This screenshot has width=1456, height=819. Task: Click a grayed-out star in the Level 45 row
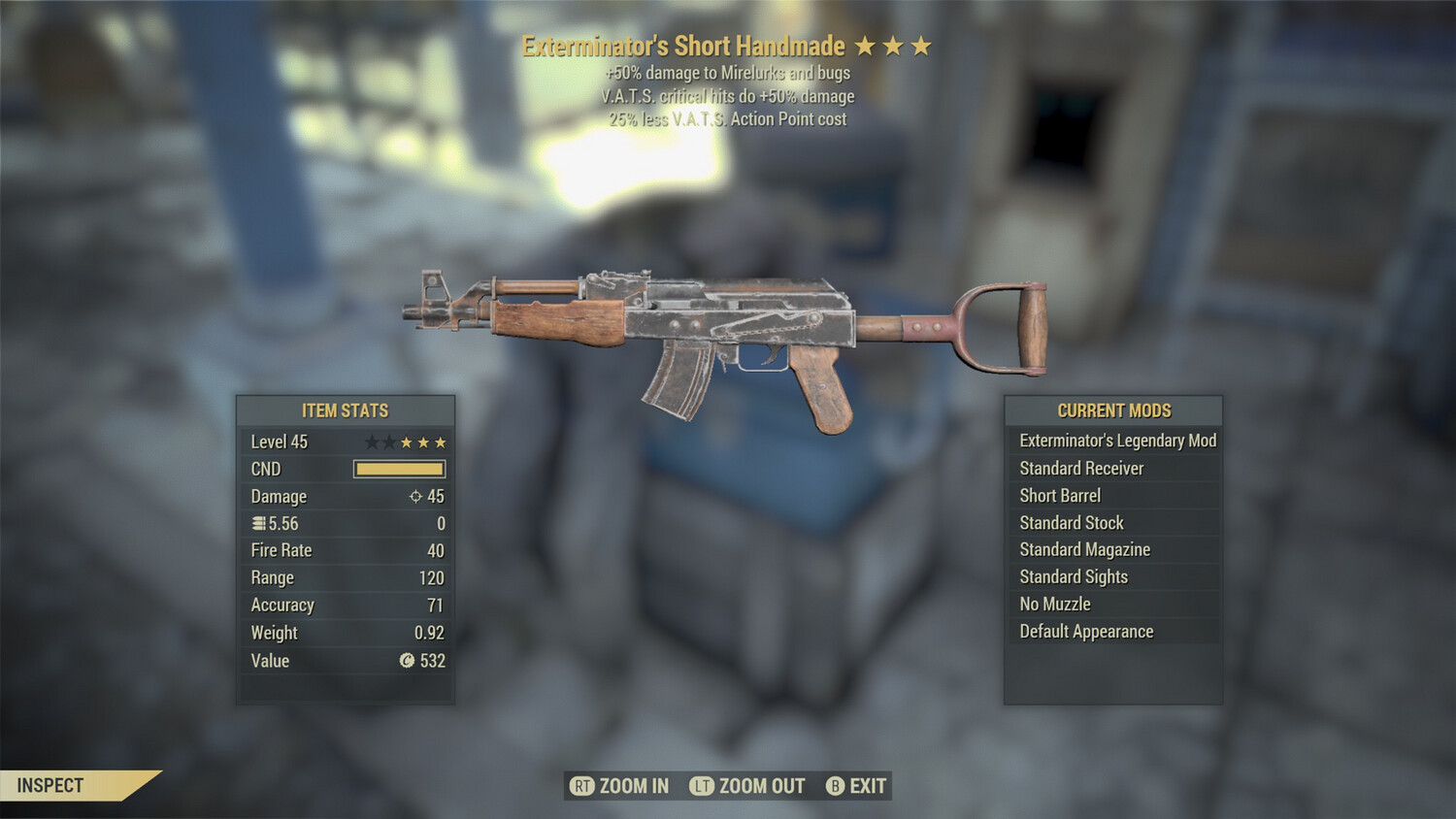point(371,442)
